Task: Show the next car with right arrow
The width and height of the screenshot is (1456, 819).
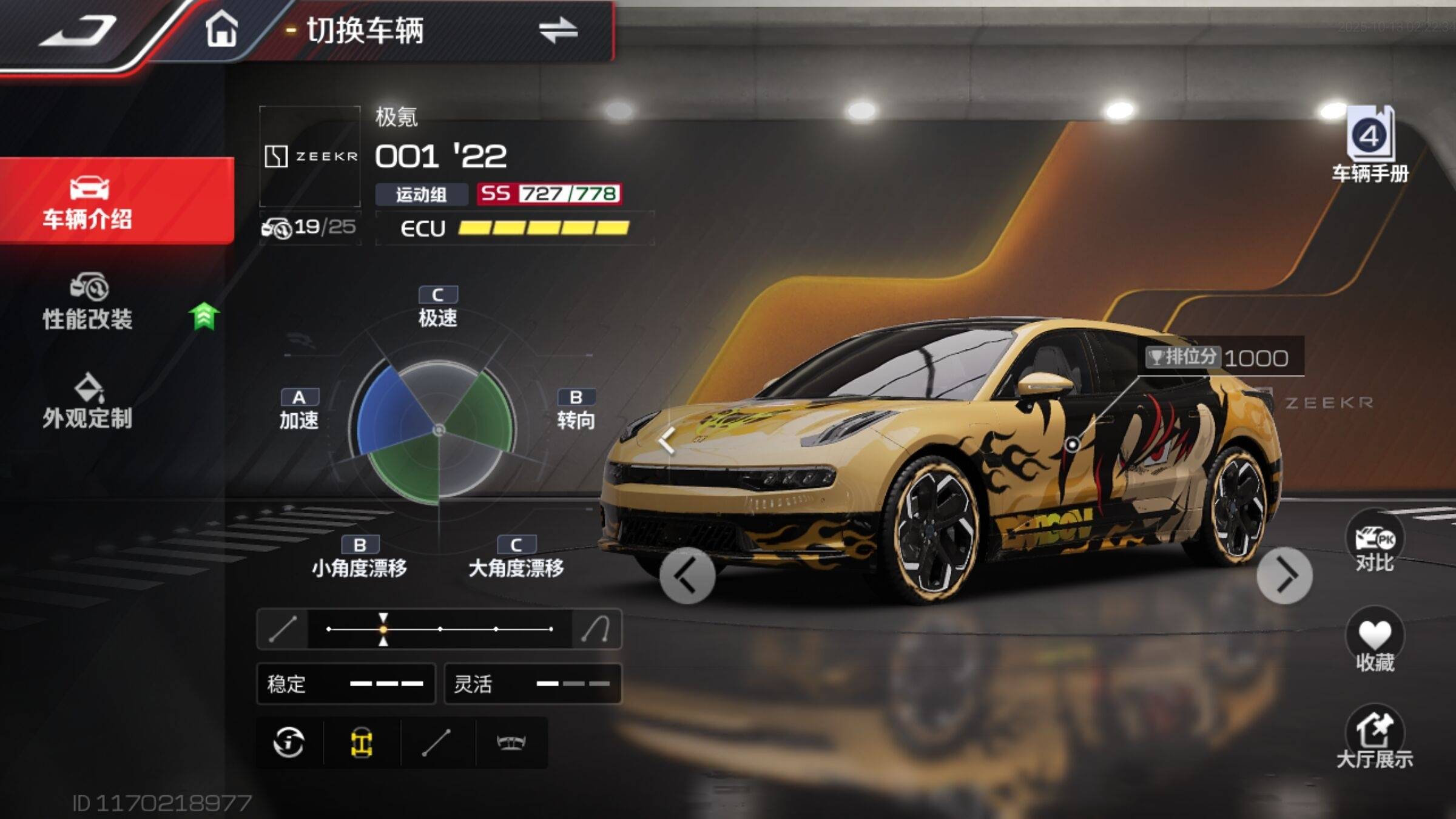Action: pos(1284,575)
